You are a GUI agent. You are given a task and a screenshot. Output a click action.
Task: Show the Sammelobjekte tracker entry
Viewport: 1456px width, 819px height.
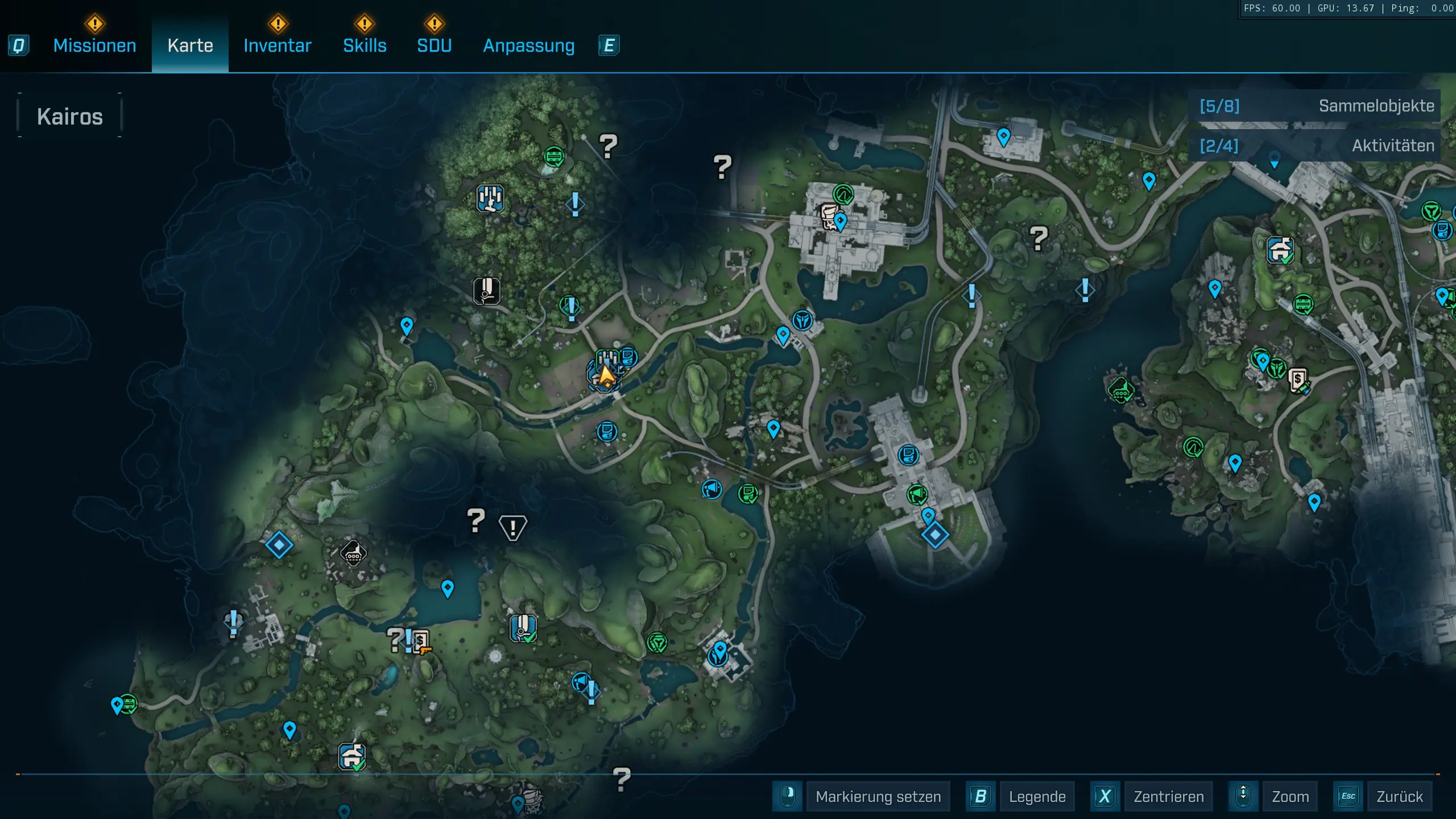(1315, 106)
